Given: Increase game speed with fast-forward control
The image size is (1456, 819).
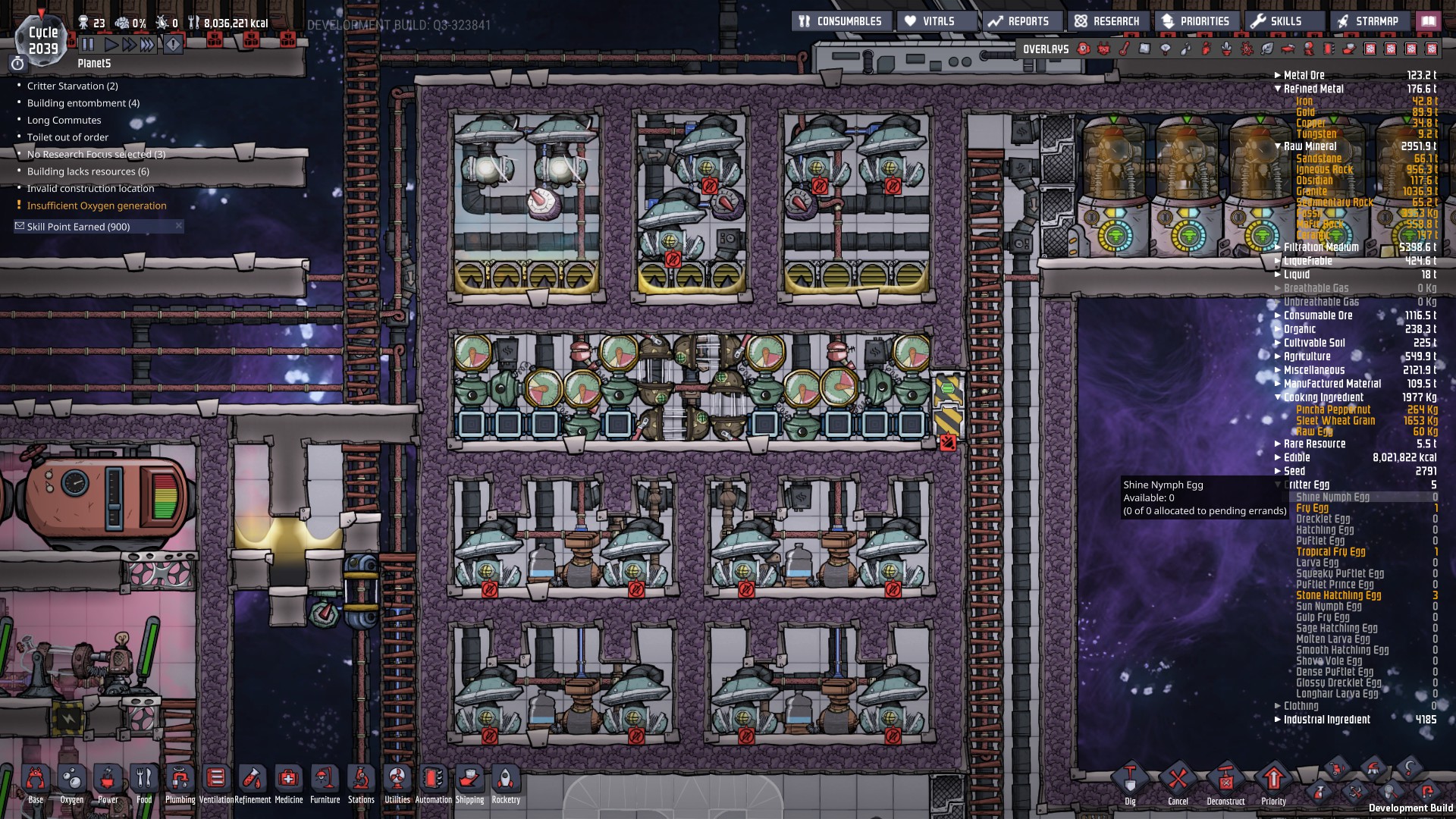Looking at the screenshot, I should (x=128, y=44).
